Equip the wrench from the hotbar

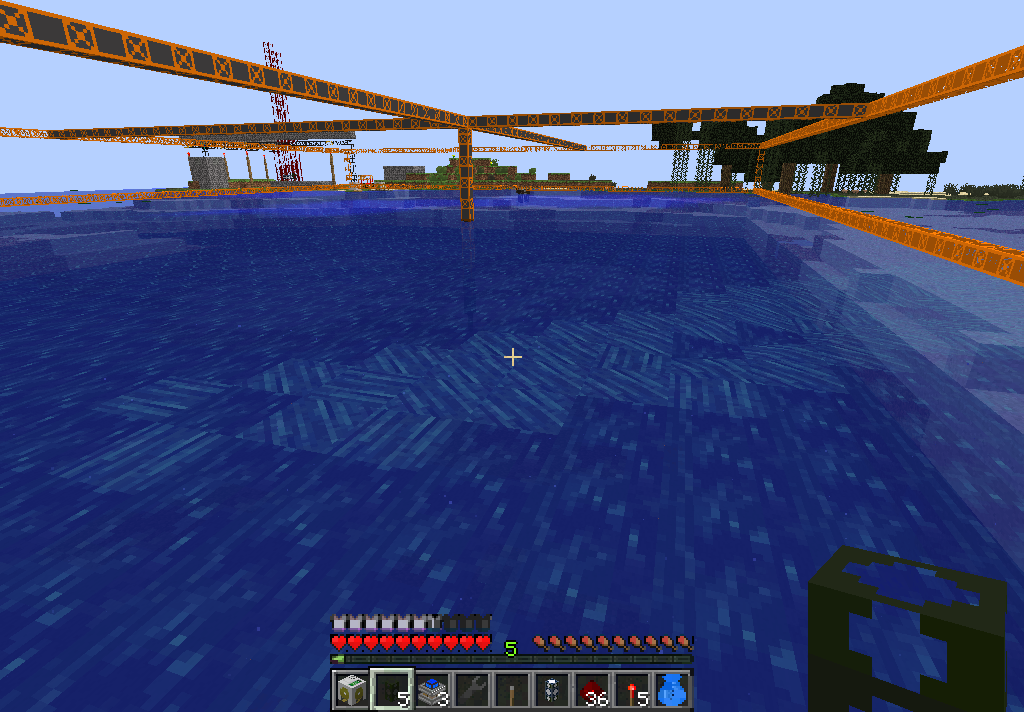coord(471,690)
